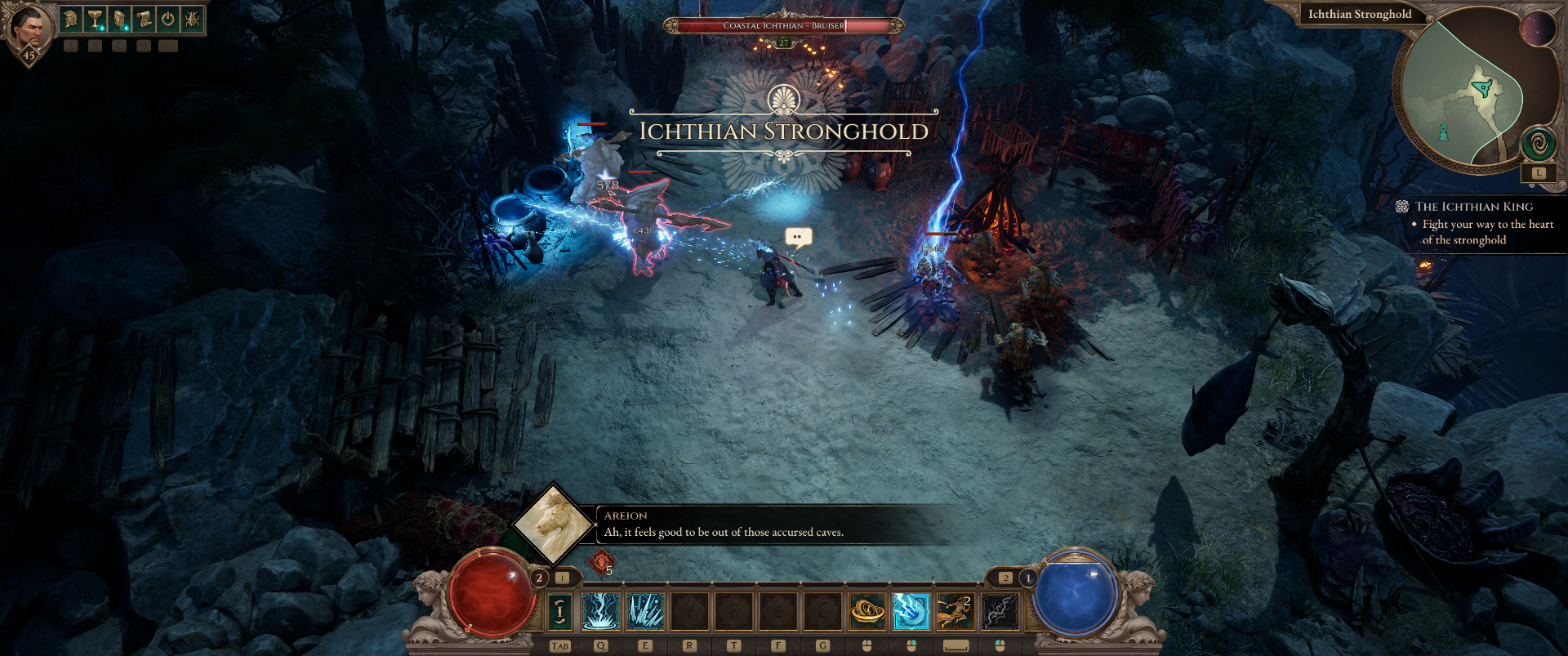Open the character sheet helmet icon
The width and height of the screenshot is (1568, 656).
(71, 19)
